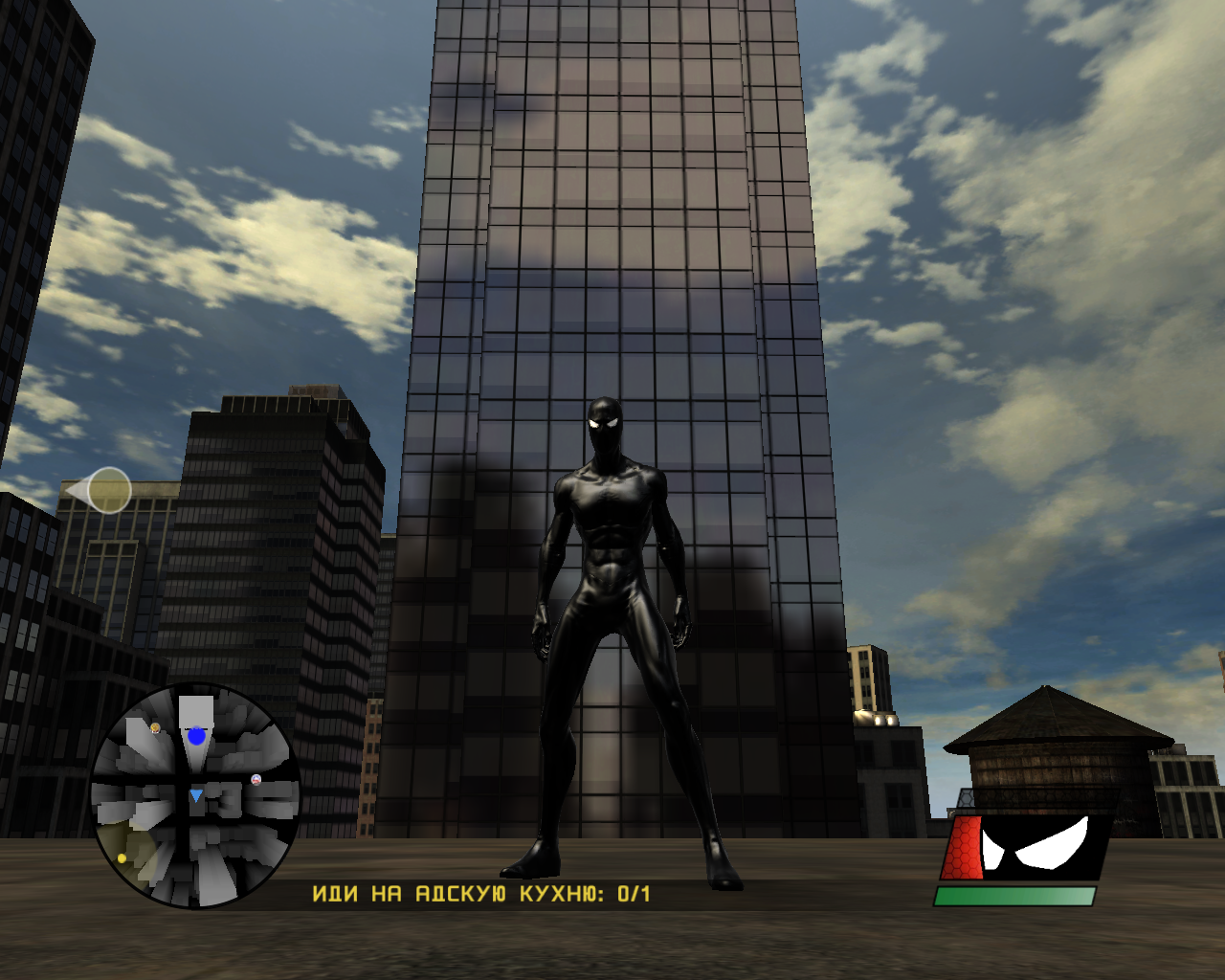Select the blue objective dot on the minimap

(x=196, y=736)
